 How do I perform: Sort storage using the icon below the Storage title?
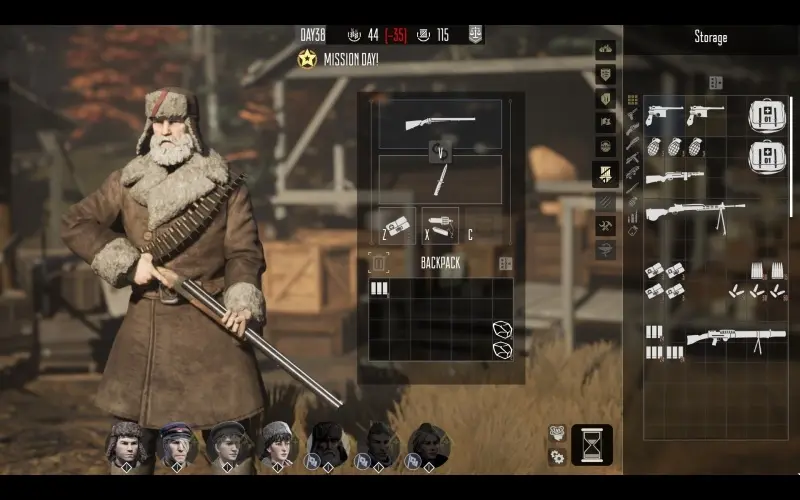[715, 83]
